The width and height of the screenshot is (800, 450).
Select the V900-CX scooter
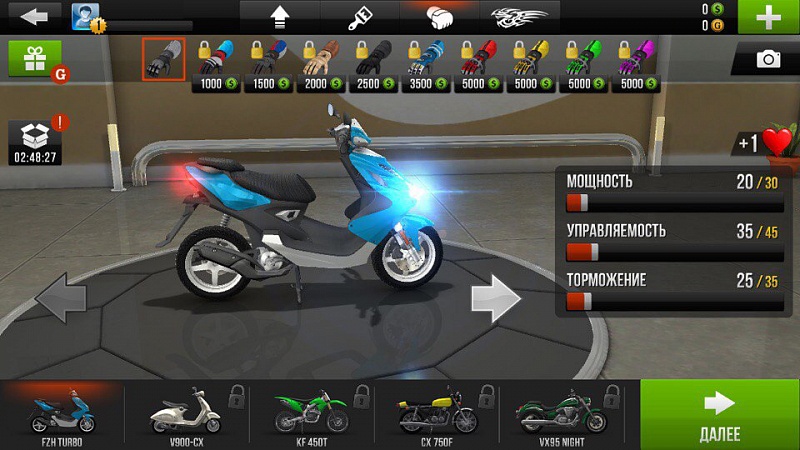pyautogui.click(x=184, y=413)
